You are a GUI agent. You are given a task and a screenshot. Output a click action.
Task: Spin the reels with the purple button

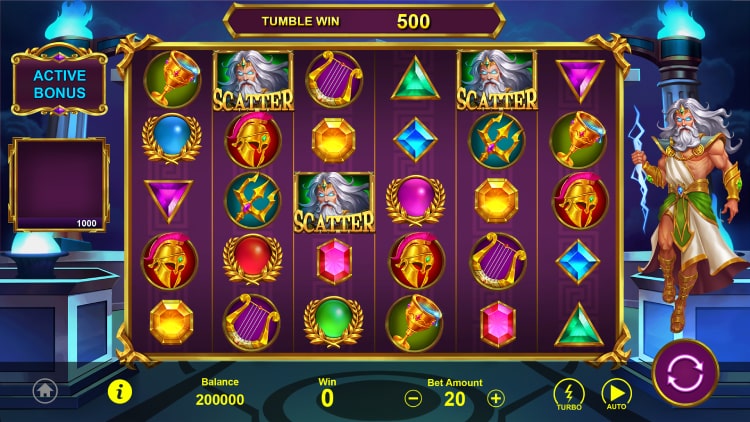coord(685,372)
